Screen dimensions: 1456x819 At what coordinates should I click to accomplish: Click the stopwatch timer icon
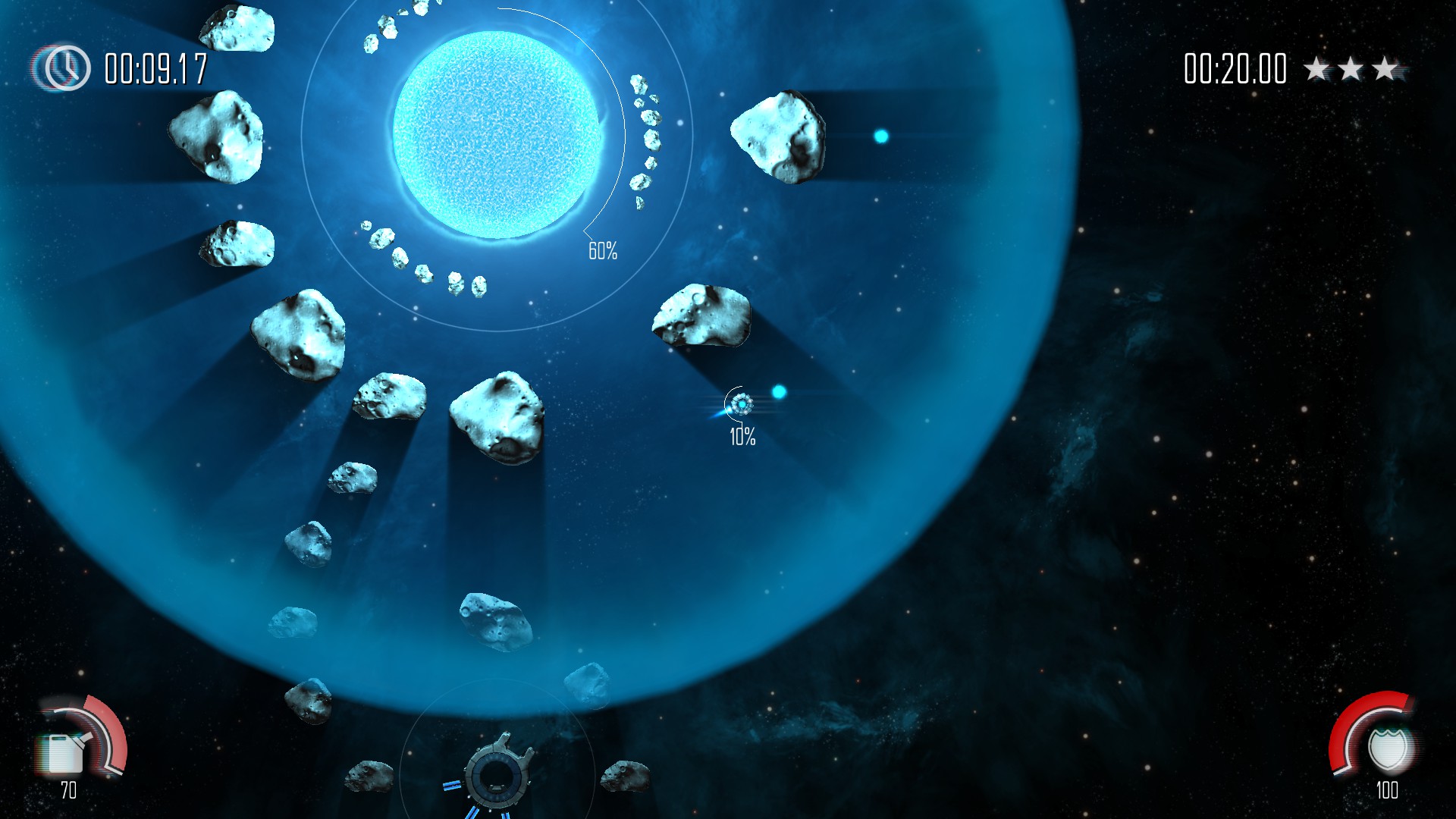[63, 67]
